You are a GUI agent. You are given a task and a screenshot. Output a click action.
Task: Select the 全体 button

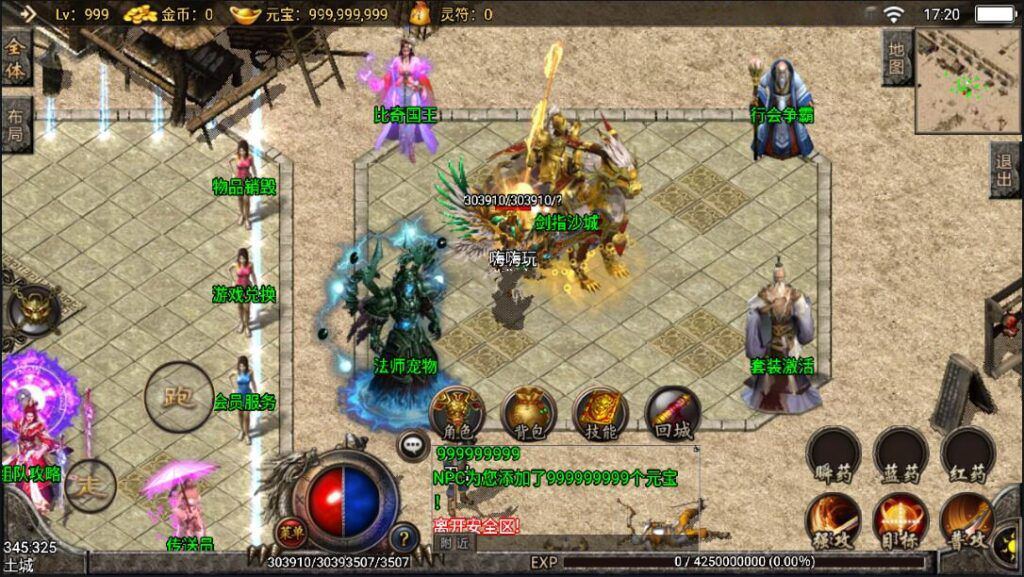(16, 59)
